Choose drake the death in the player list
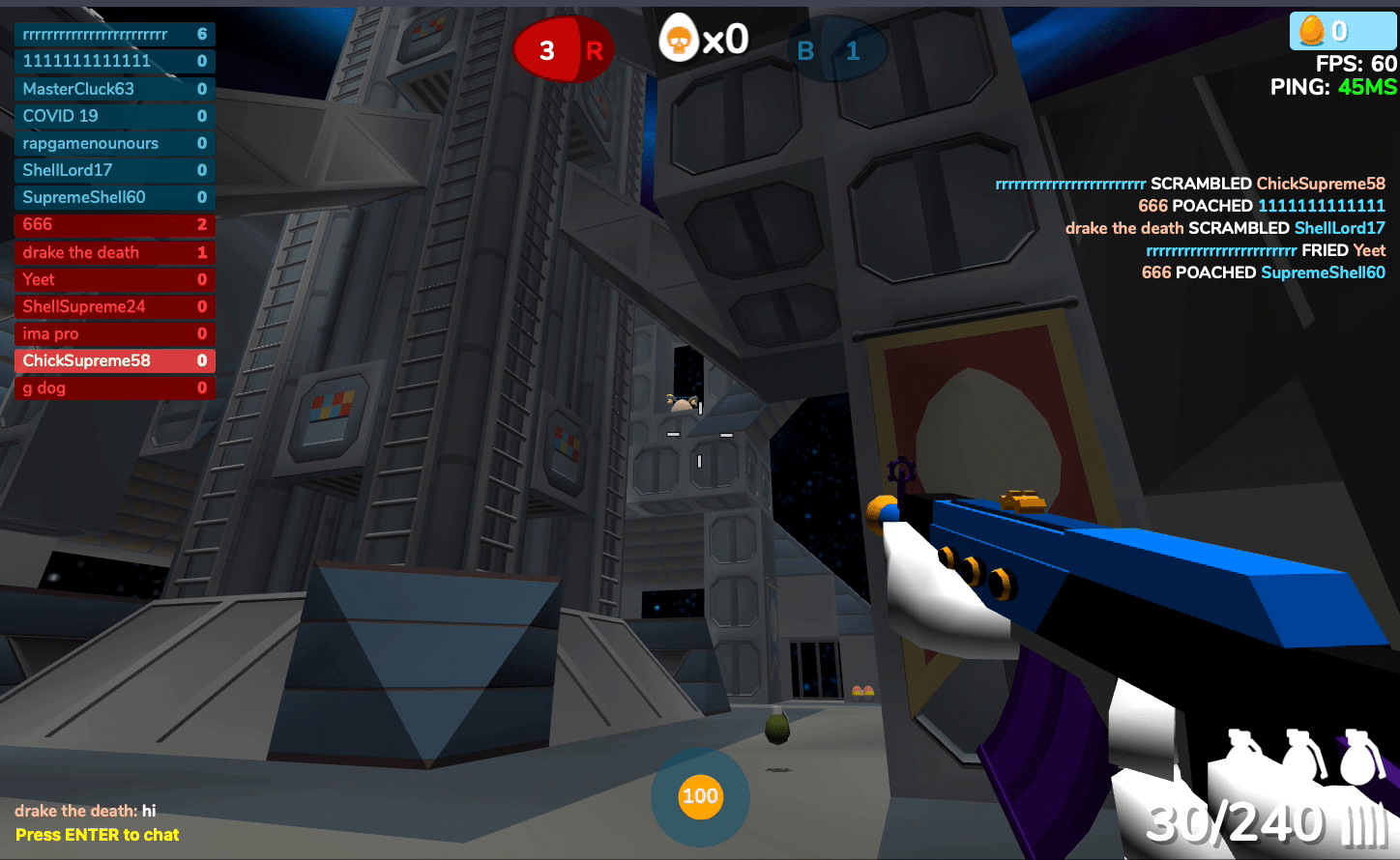1400x860 pixels. (114, 252)
